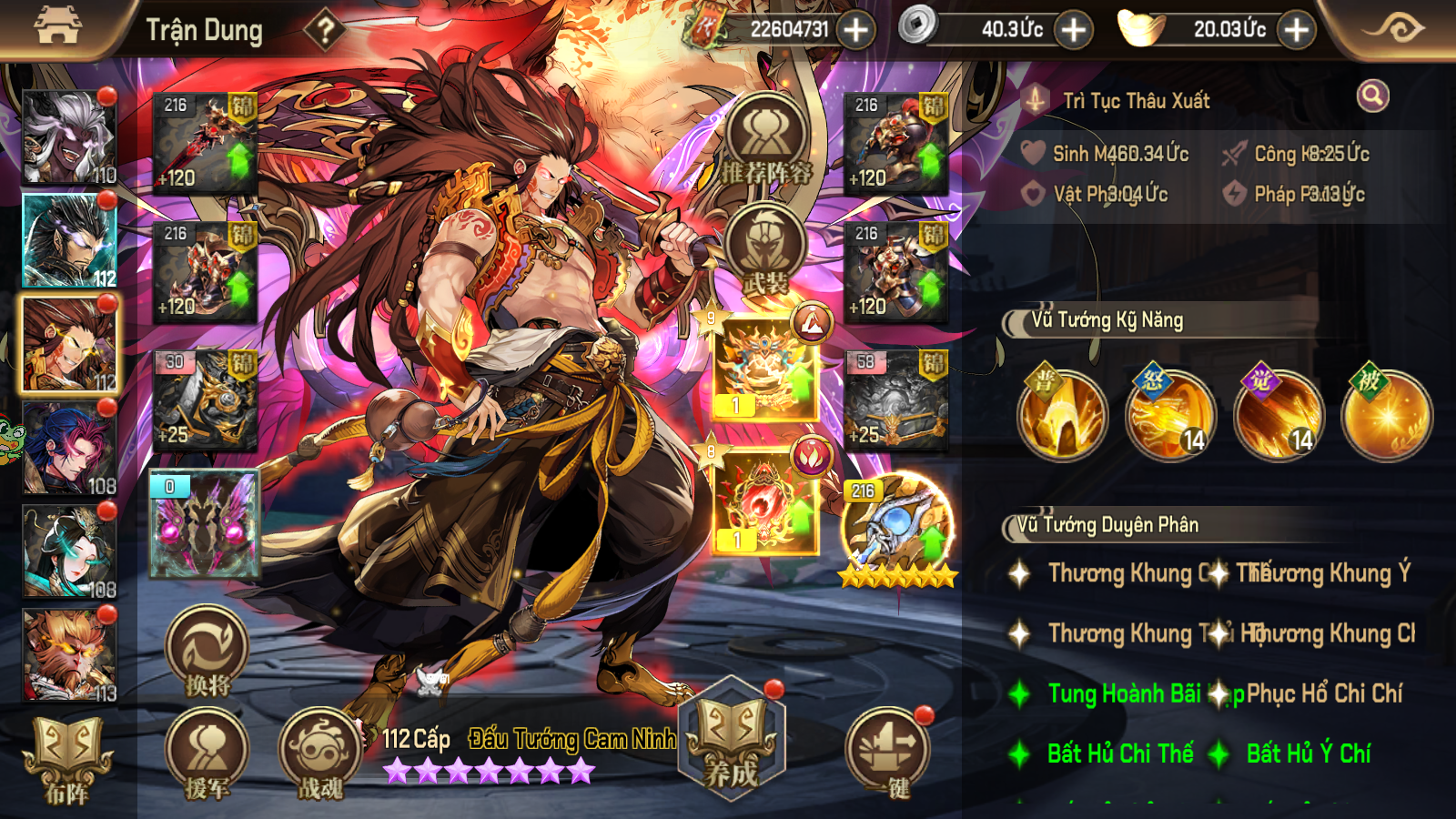Viewport: 1456px width, 819px height.
Task: Select the level 113 monkey hero
Action: pyautogui.click(x=69, y=655)
